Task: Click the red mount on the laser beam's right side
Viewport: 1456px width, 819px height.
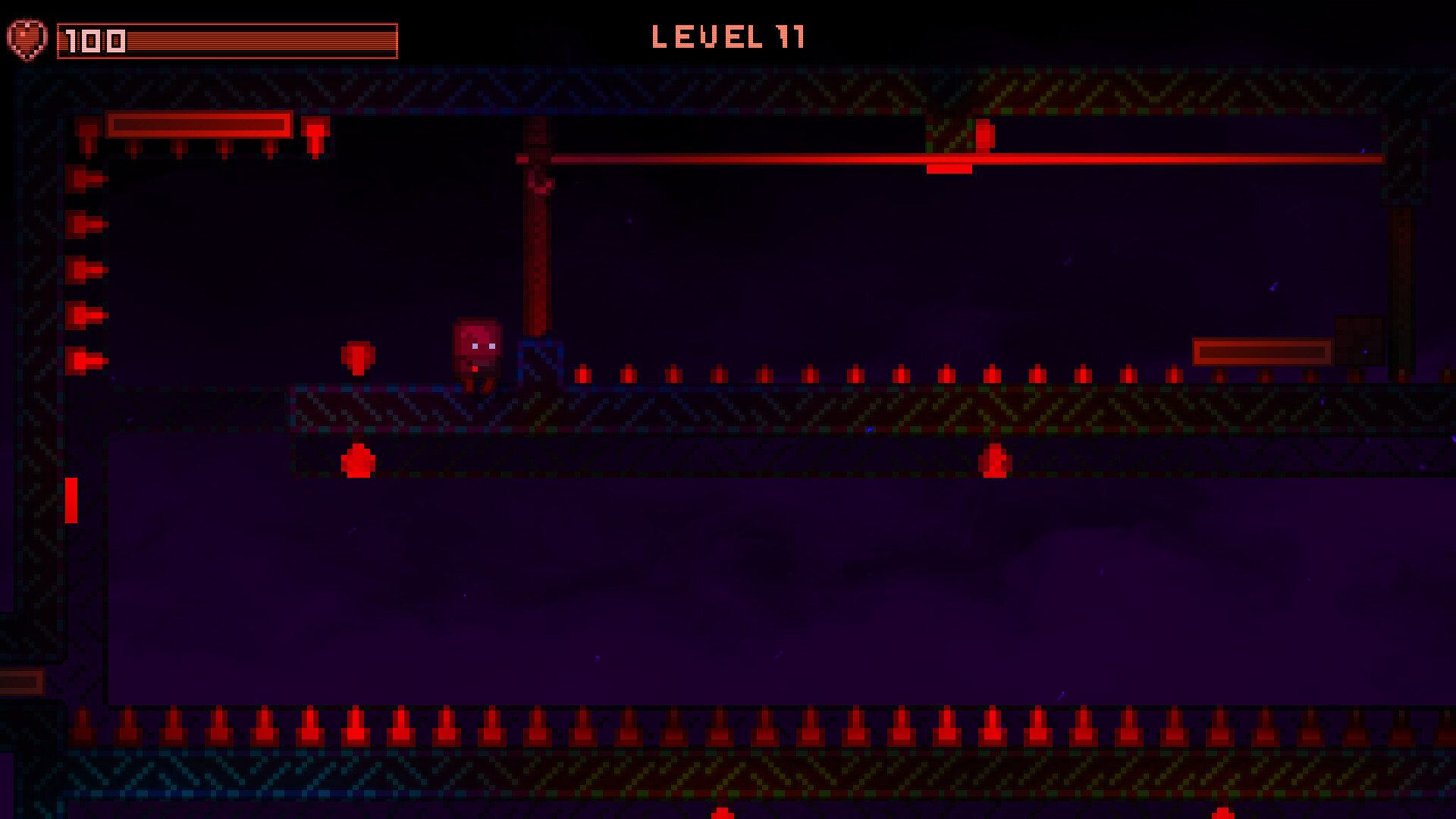Action: click(947, 168)
